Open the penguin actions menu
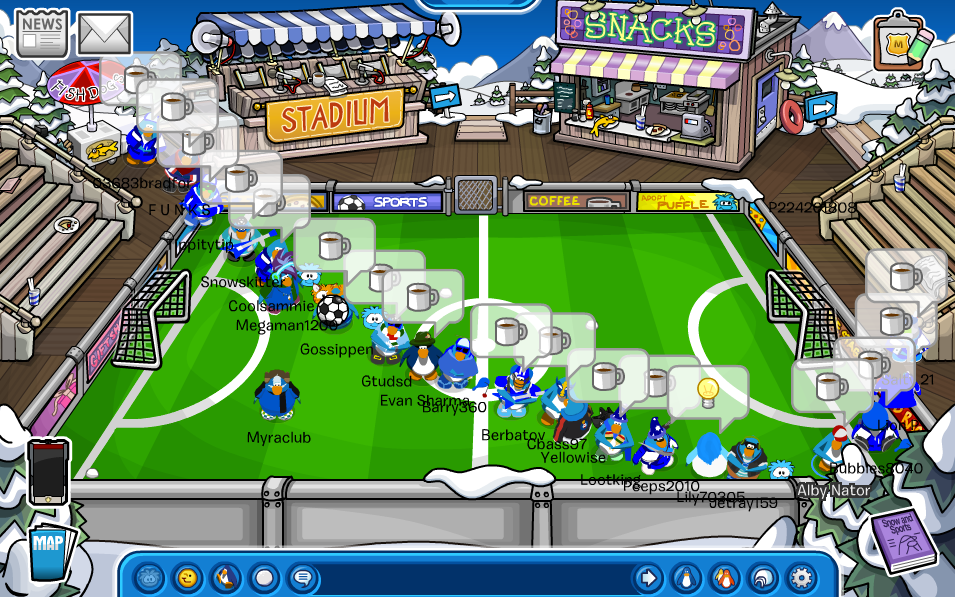The height and width of the screenshot is (597, 955). click(x=225, y=577)
